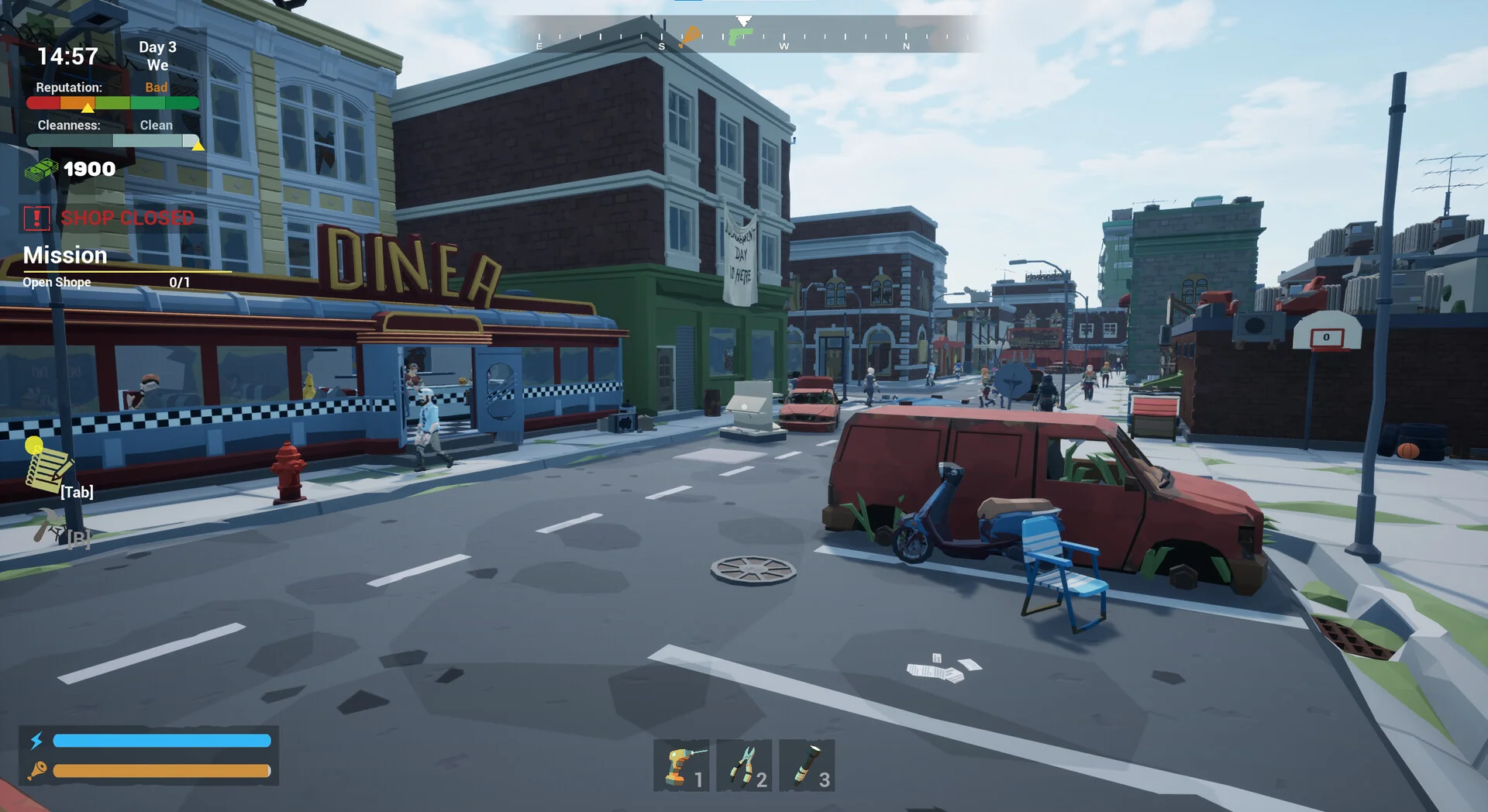The height and width of the screenshot is (812, 1488).
Task: Choose the flashlight hotbar slot
Action: click(807, 766)
